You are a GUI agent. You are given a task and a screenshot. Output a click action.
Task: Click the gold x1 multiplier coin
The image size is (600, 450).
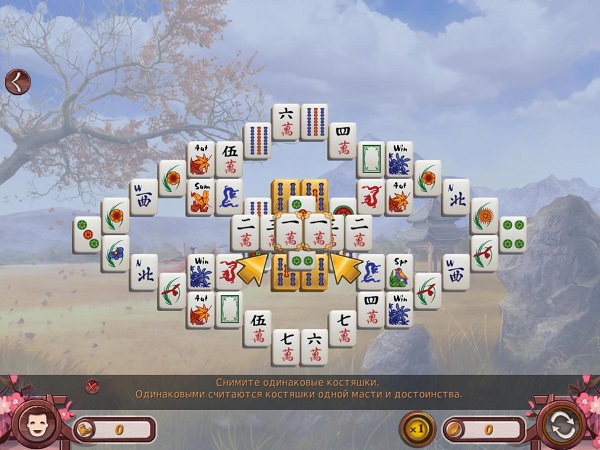pyautogui.click(x=417, y=429)
